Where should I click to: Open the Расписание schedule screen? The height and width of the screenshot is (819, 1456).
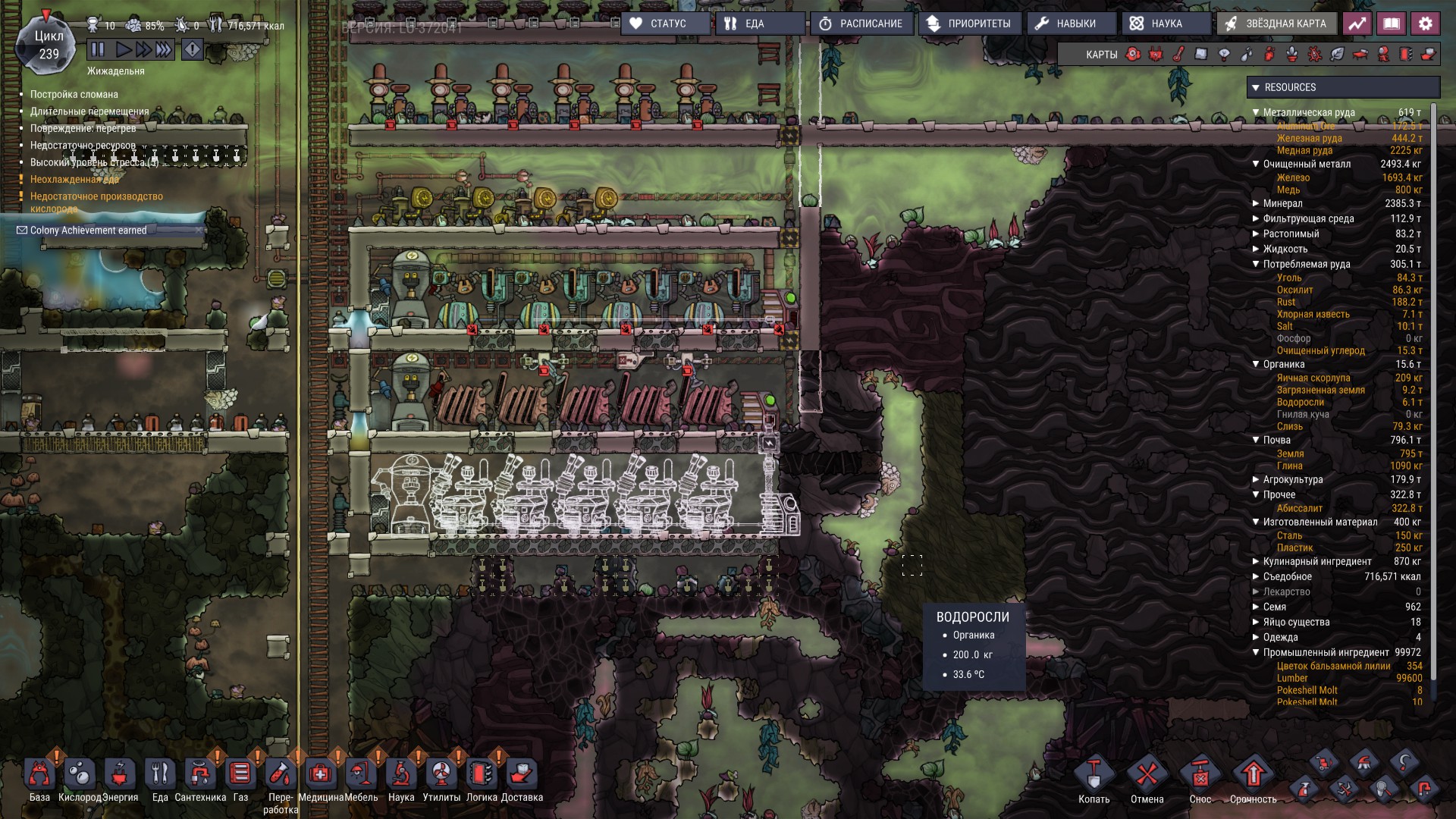coord(861,24)
